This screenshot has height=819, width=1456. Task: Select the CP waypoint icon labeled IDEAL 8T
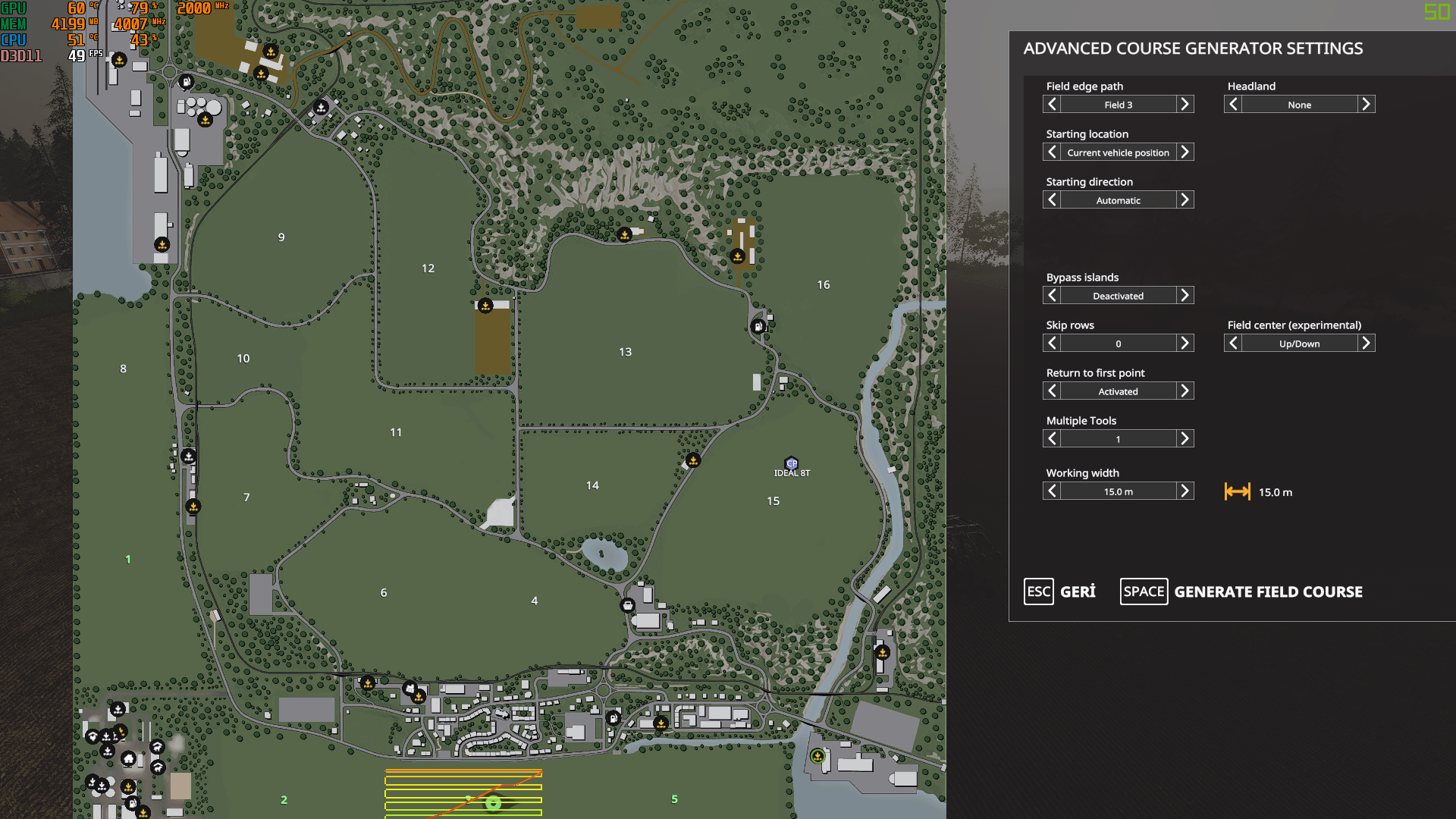click(792, 463)
